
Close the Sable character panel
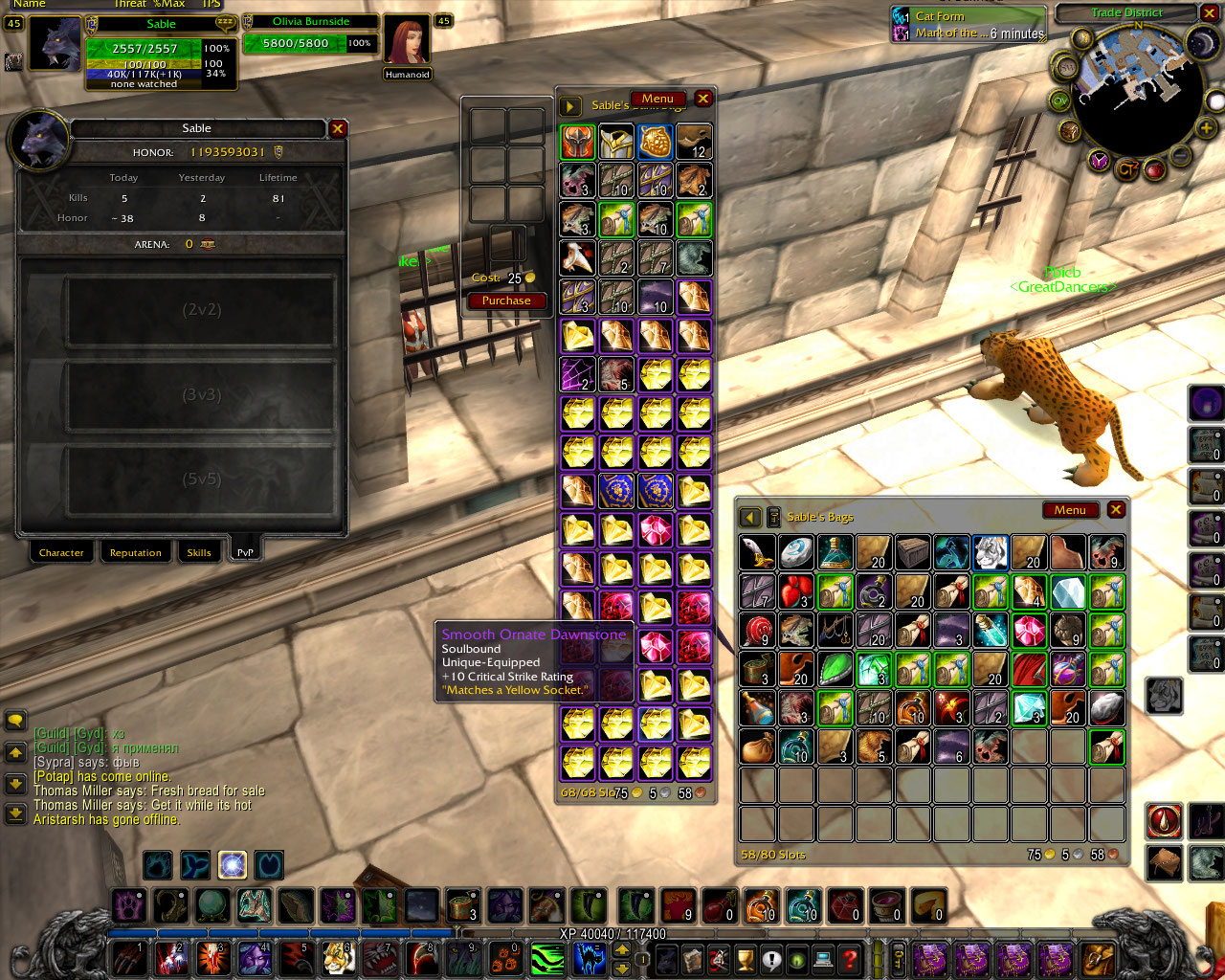(338, 128)
